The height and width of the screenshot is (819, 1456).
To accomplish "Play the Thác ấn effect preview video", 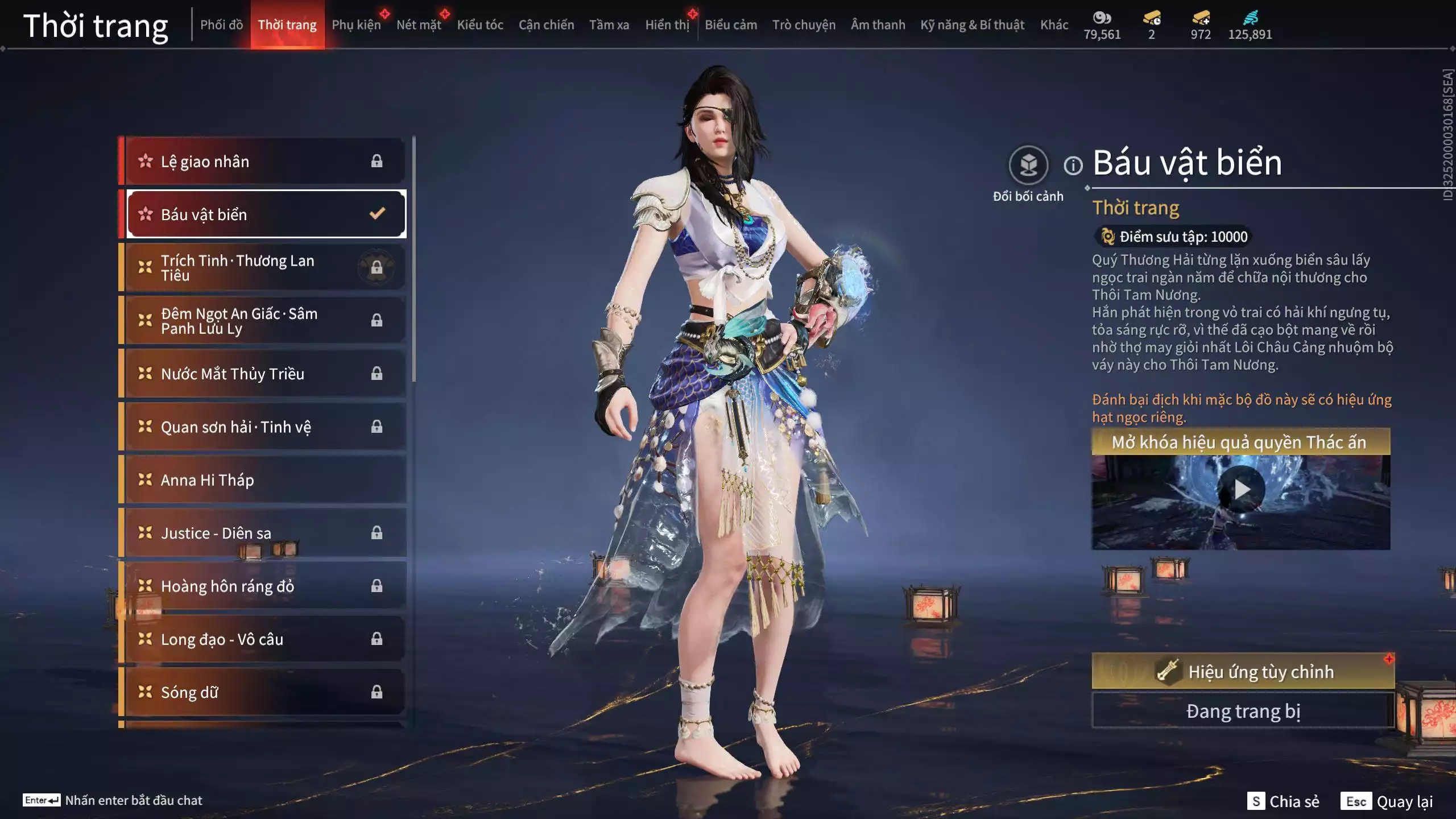I will [1241, 489].
